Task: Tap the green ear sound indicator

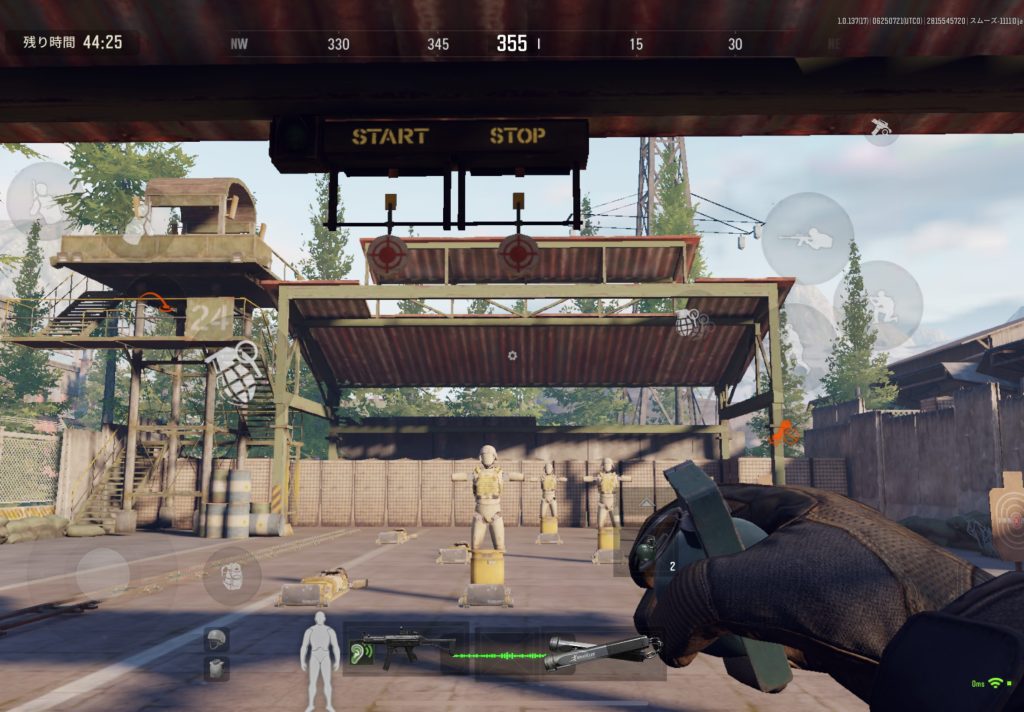Action: click(x=361, y=654)
